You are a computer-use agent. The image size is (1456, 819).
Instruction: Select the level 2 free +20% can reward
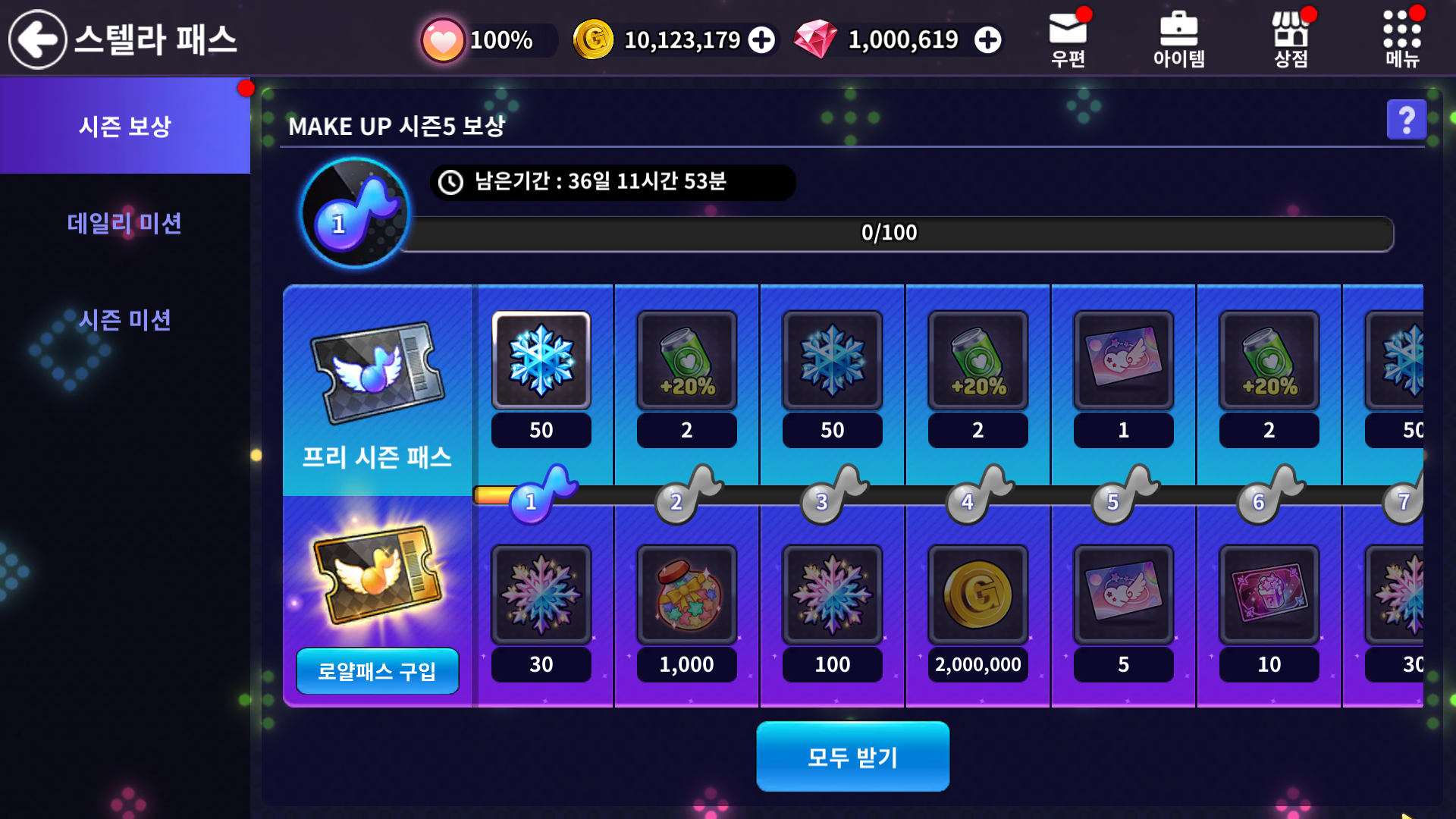click(686, 361)
